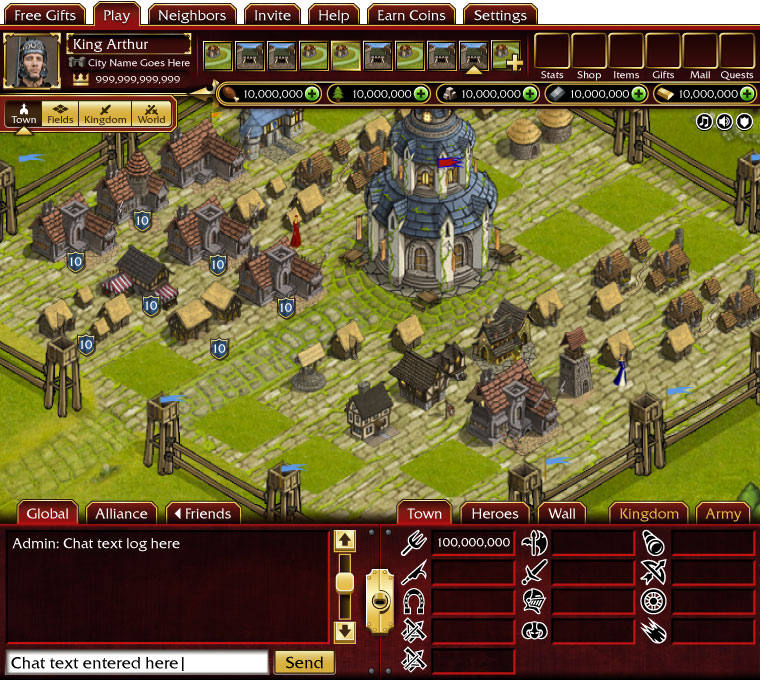Show the Heroes panel tab

494,513
